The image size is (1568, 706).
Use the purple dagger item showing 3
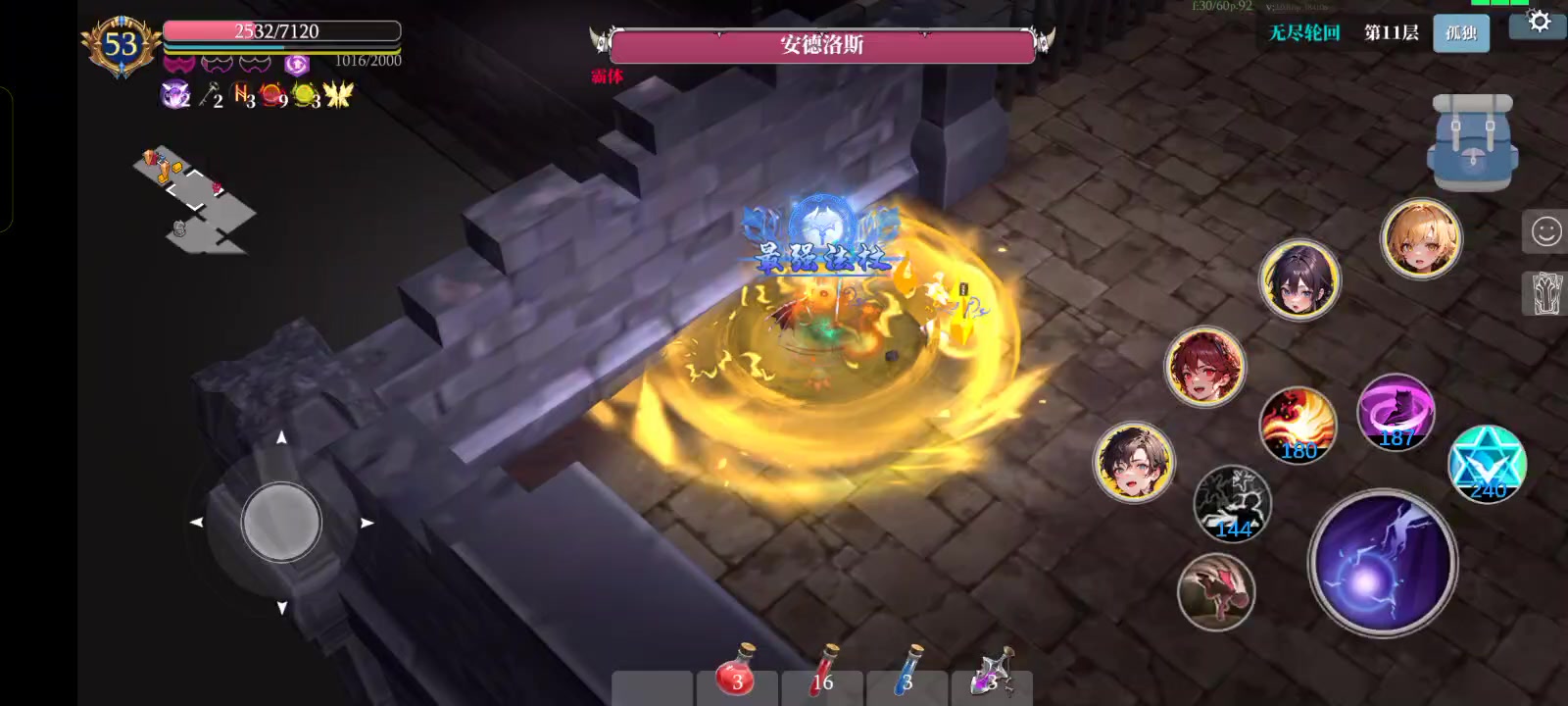click(992, 676)
